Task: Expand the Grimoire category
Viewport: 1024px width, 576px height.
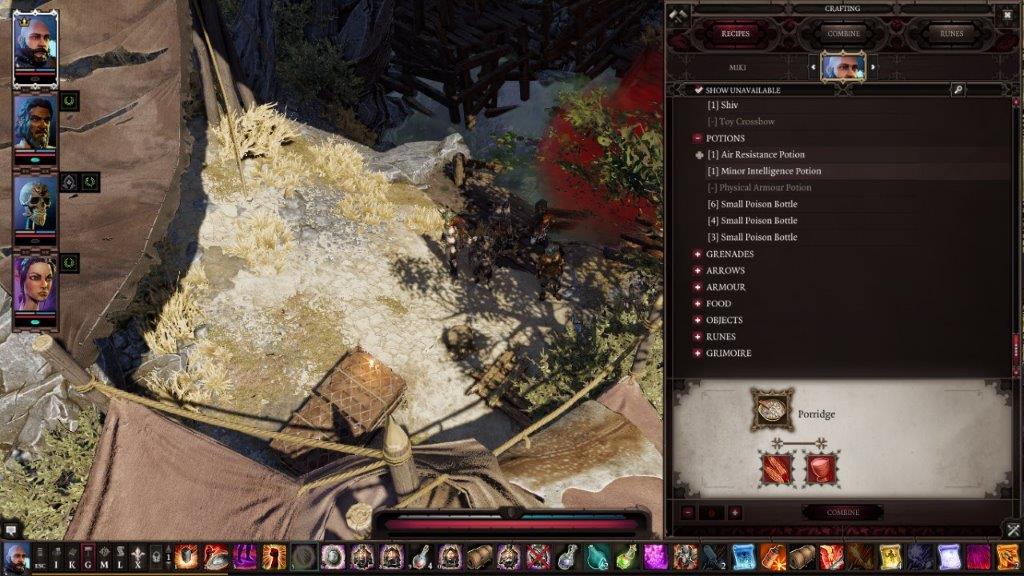Action: (x=697, y=353)
